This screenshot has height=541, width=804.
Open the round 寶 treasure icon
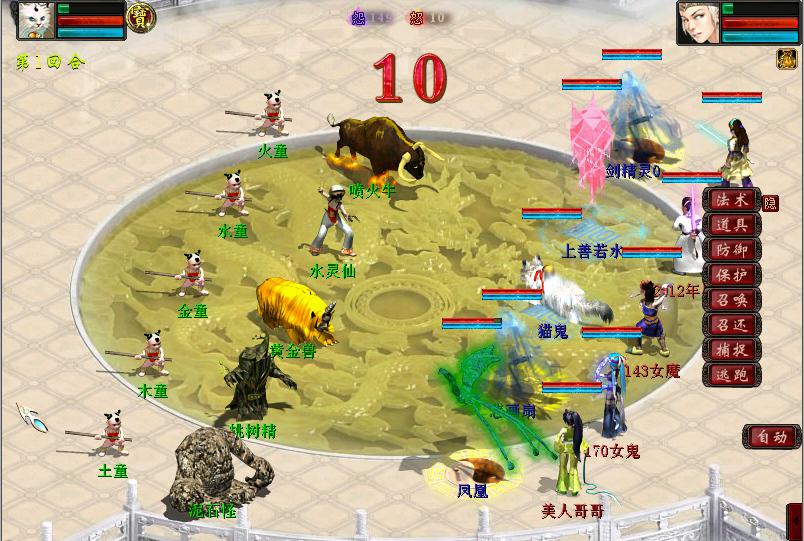[x=140, y=17]
